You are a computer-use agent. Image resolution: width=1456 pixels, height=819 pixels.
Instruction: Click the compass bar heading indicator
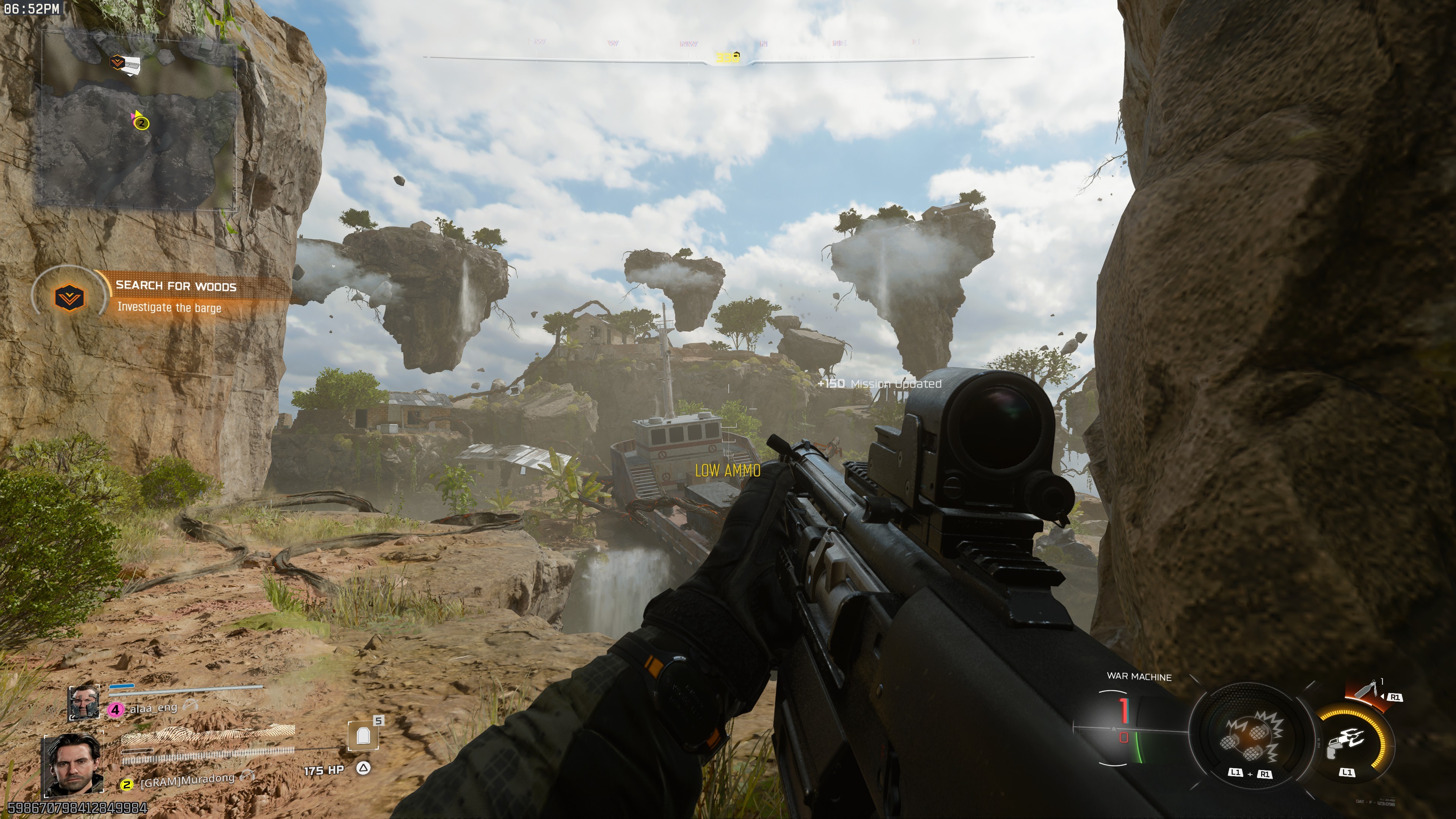(728, 57)
